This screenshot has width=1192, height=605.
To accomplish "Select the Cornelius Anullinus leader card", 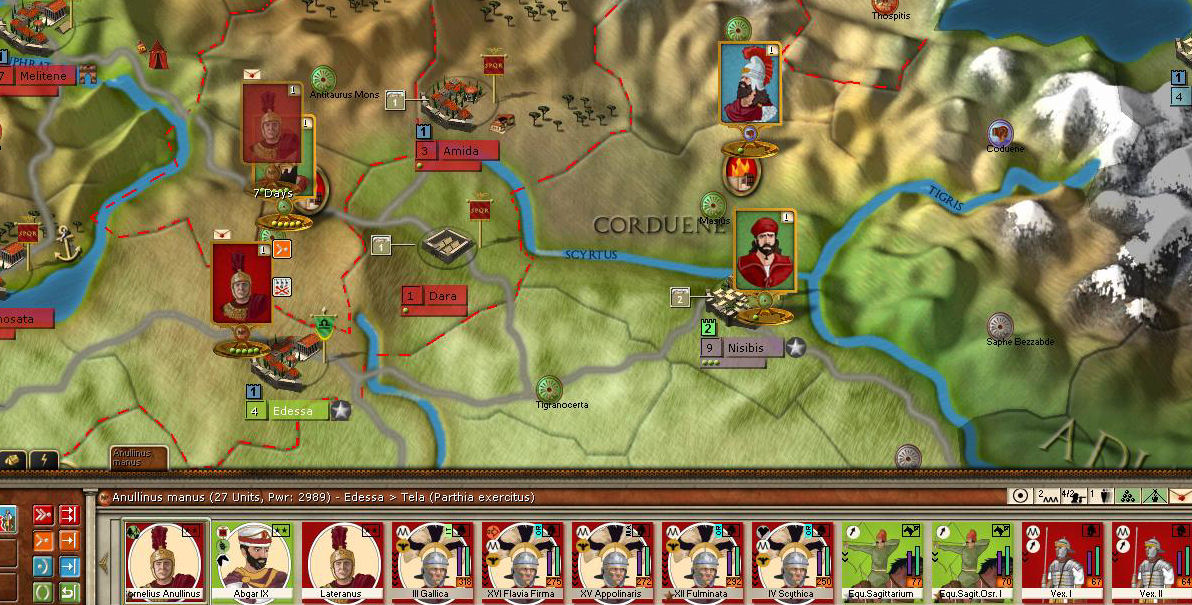I will [x=162, y=560].
